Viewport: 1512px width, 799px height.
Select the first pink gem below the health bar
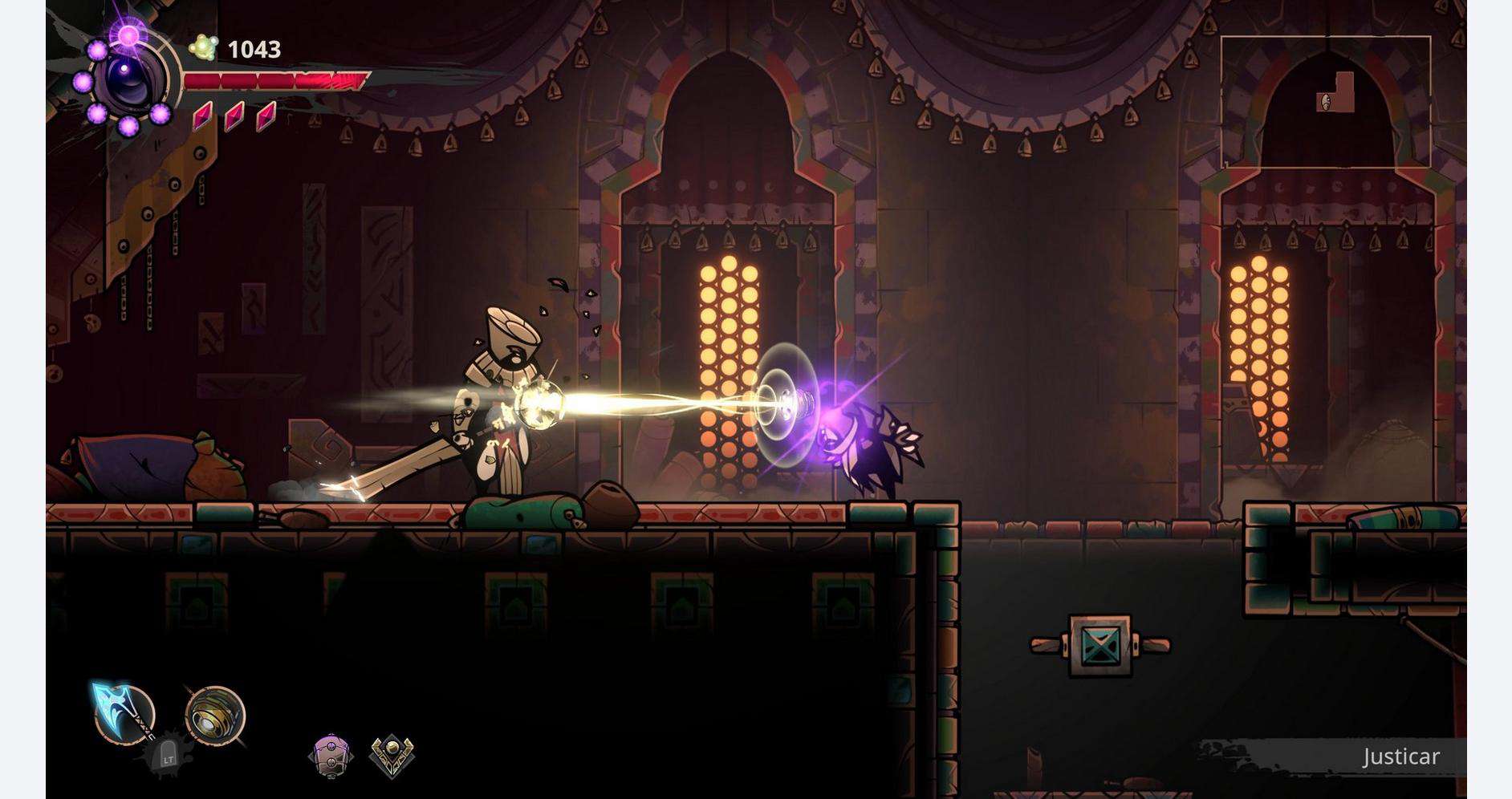click(204, 116)
